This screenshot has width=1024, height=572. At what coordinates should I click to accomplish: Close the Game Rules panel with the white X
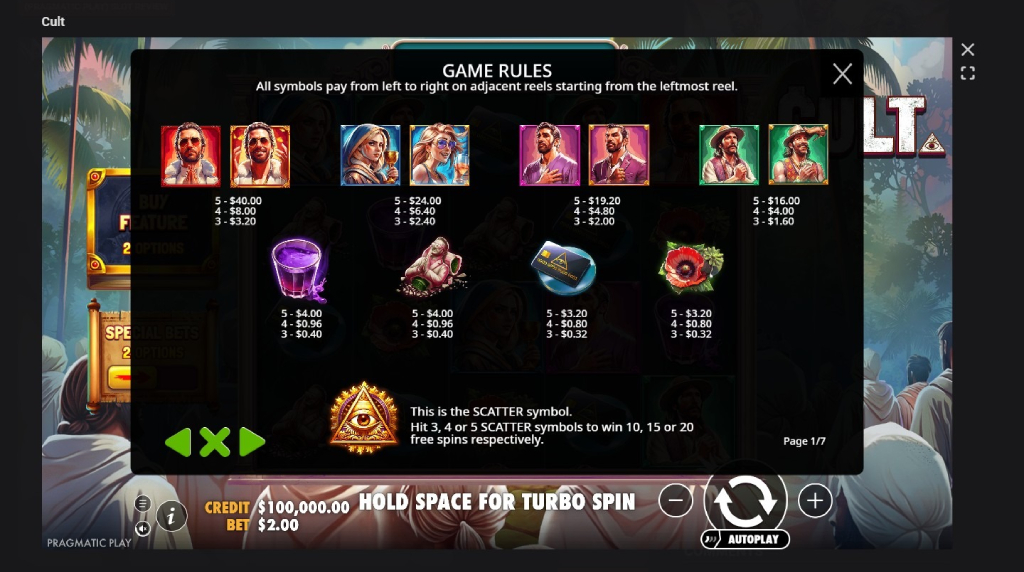[x=842, y=73]
